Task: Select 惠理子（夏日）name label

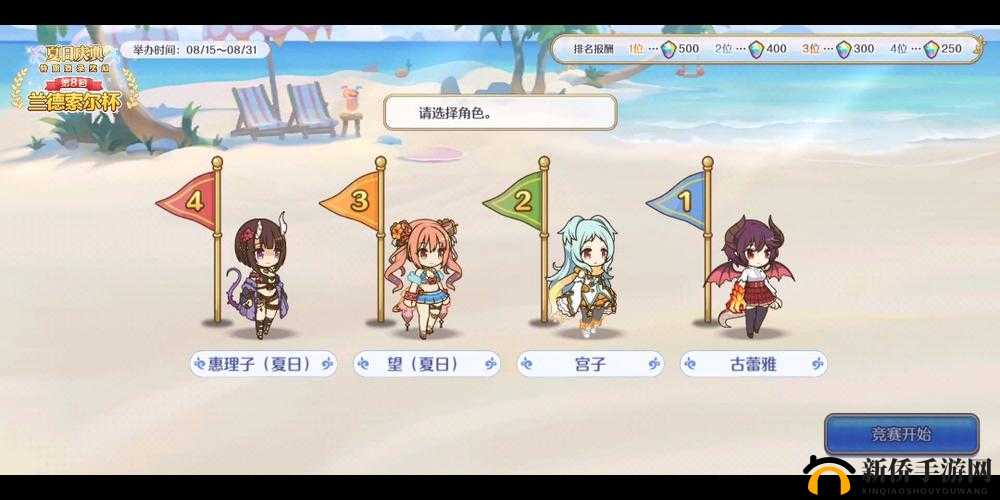Action: 262,363
